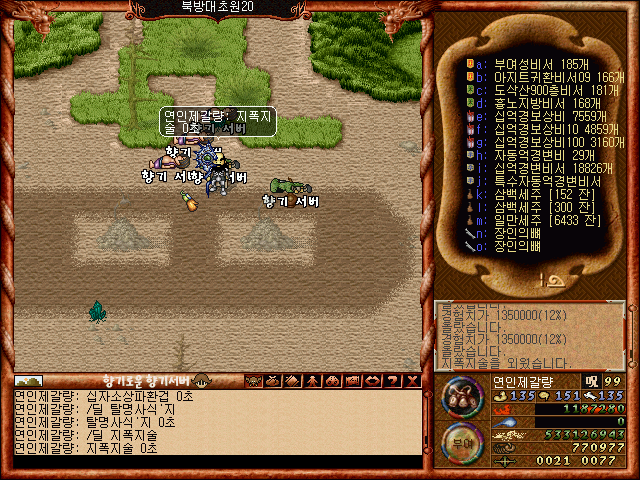Close the toolbar with the X button
640x480 pixels.
pos(413,381)
